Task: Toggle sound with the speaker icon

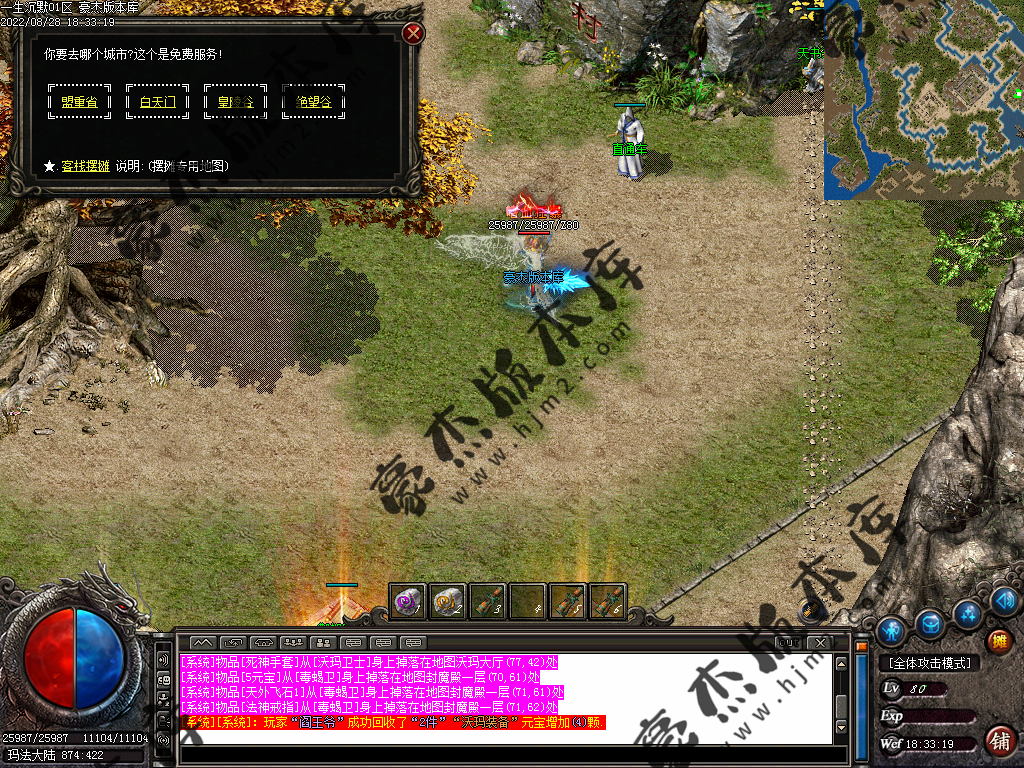Action: (1004, 600)
